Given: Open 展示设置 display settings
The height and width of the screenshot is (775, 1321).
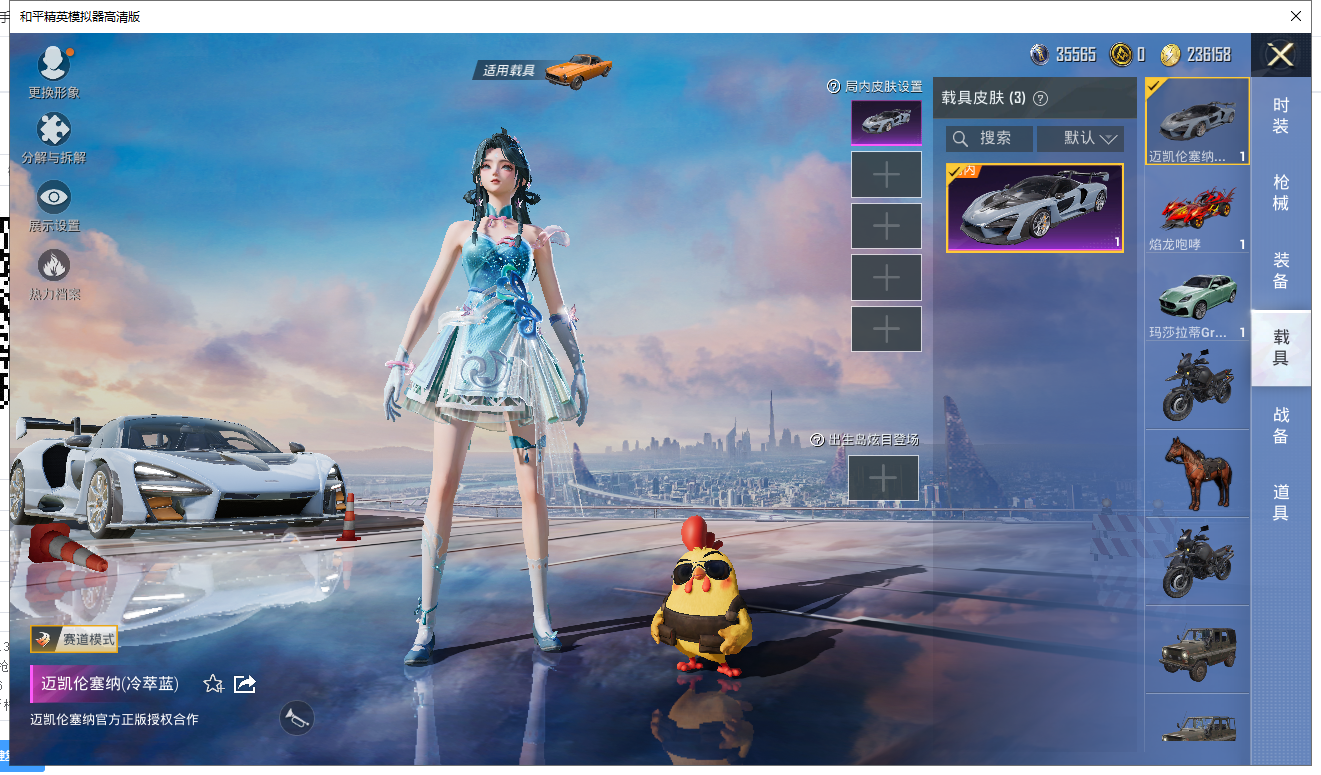Looking at the screenshot, I should pyautogui.click(x=54, y=201).
